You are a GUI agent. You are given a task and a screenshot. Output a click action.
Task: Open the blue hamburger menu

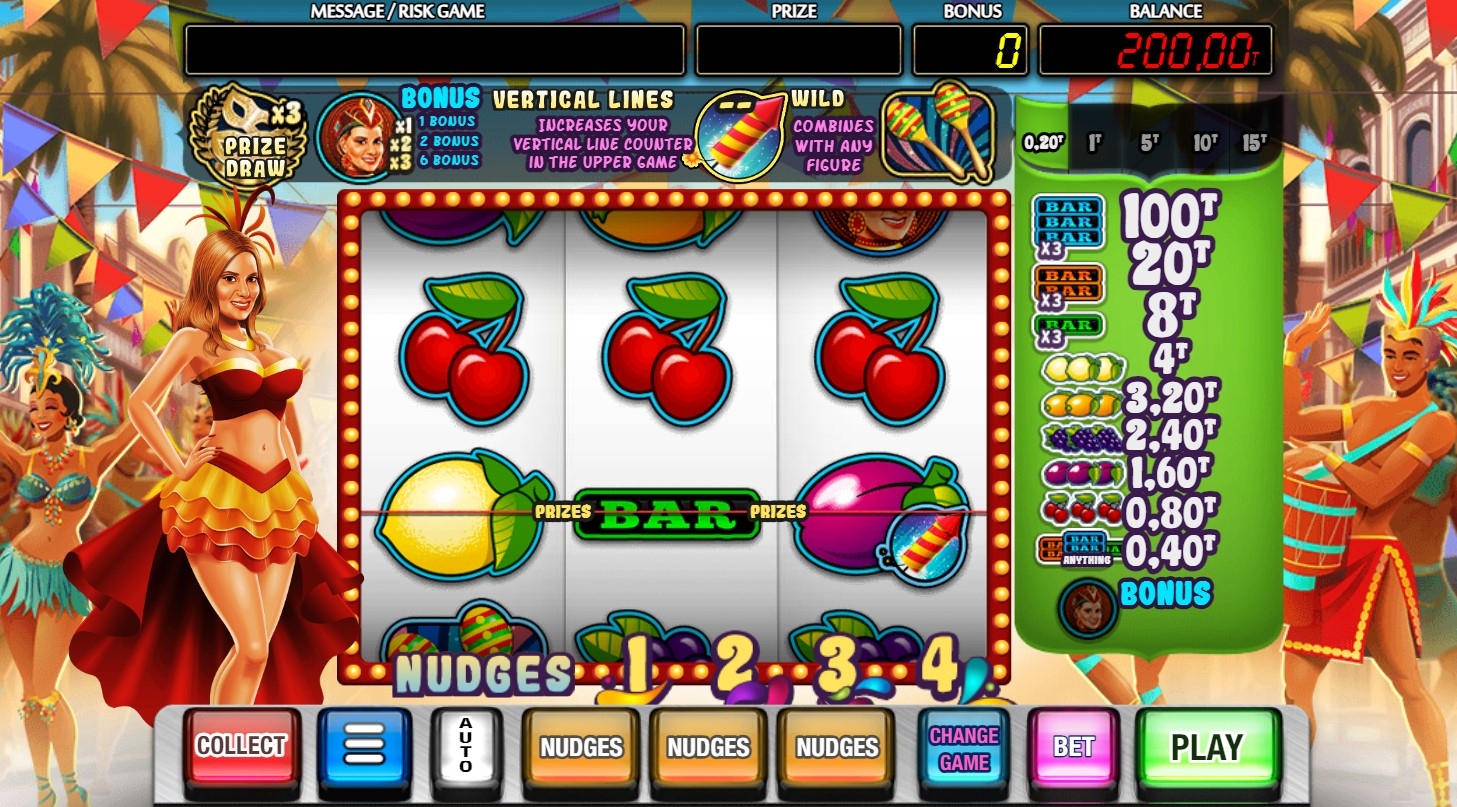[364, 746]
